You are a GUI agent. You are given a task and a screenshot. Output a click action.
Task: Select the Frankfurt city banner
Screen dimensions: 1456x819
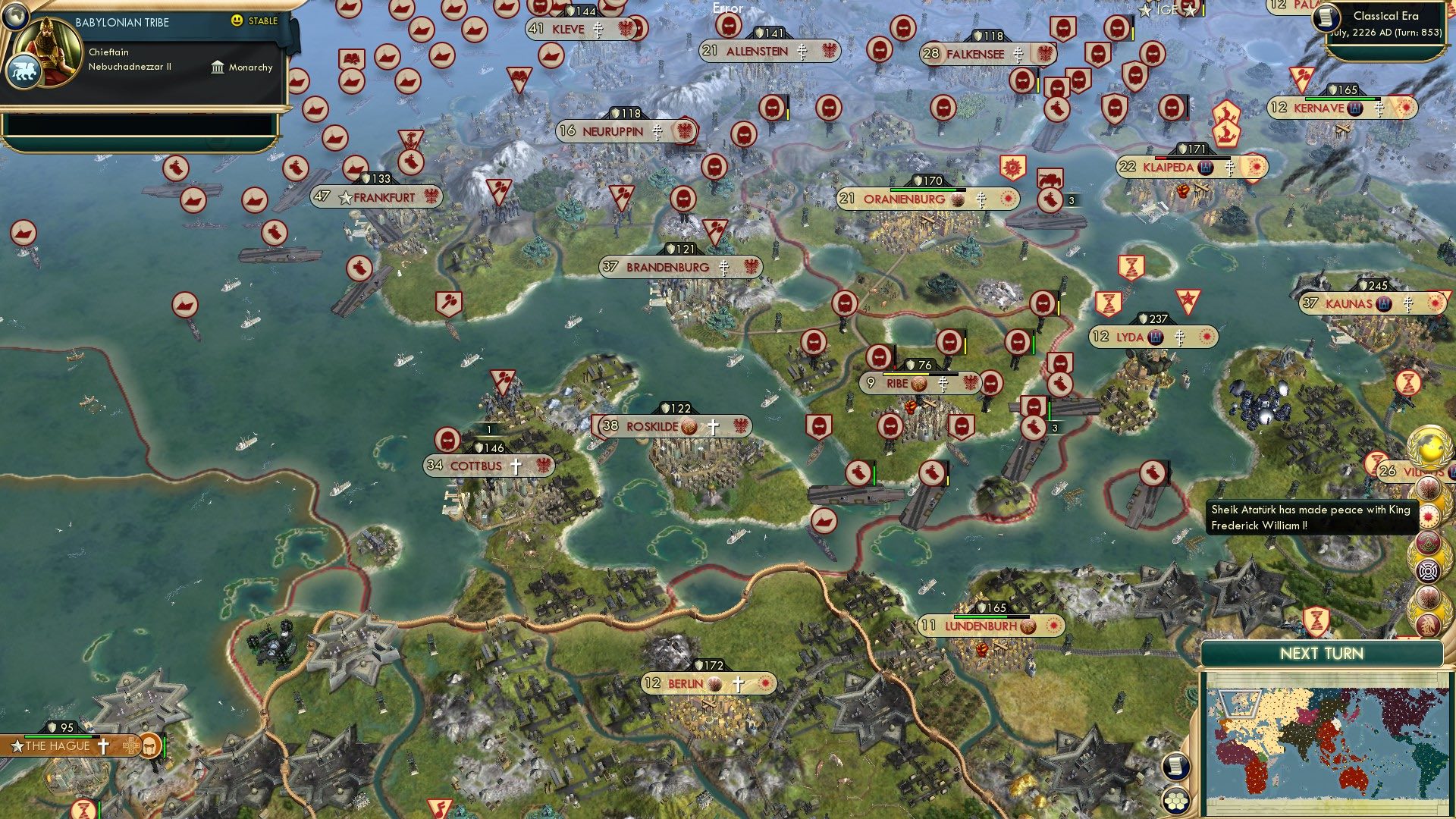377,196
